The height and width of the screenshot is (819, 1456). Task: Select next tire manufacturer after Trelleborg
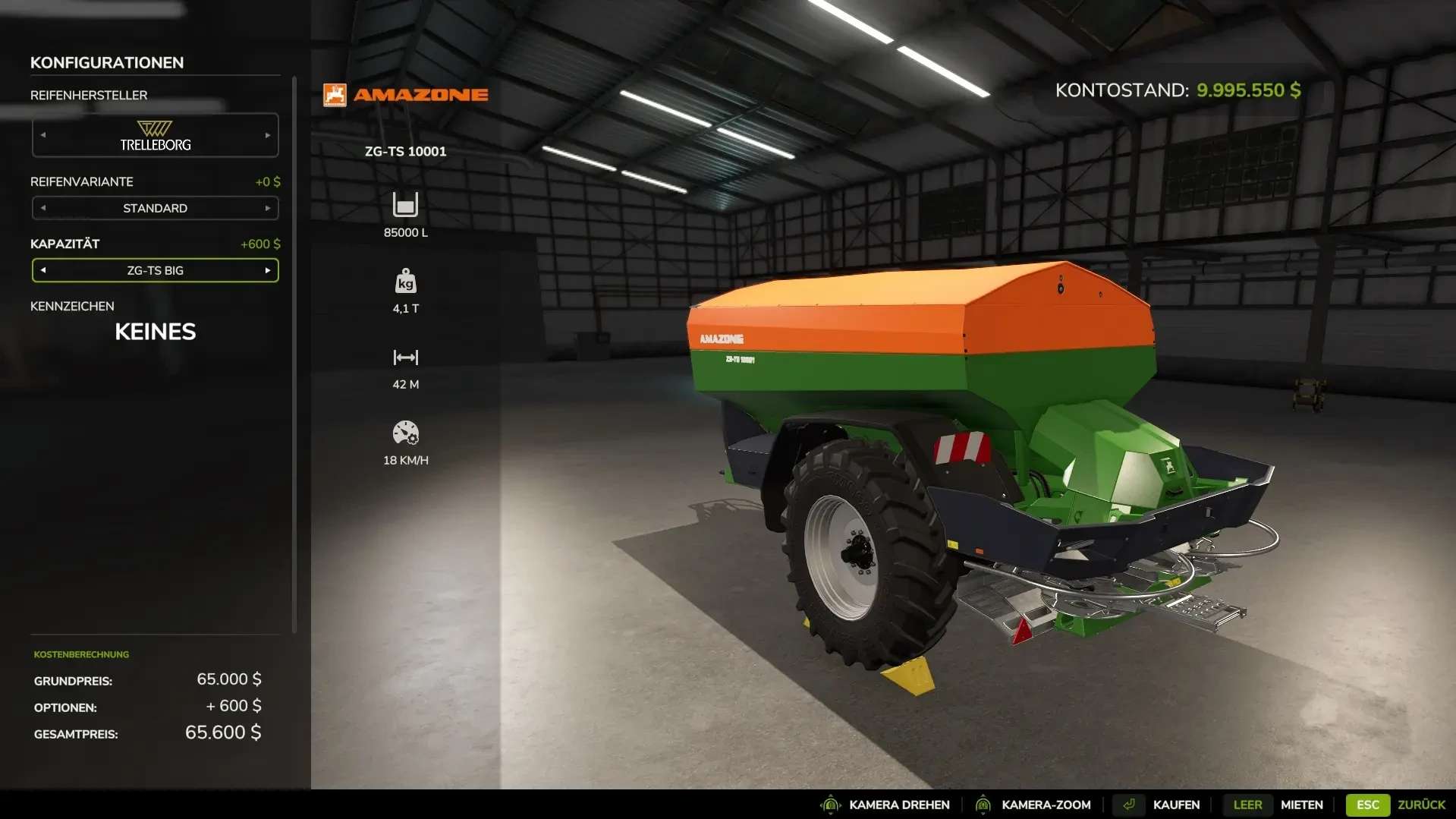click(x=268, y=135)
